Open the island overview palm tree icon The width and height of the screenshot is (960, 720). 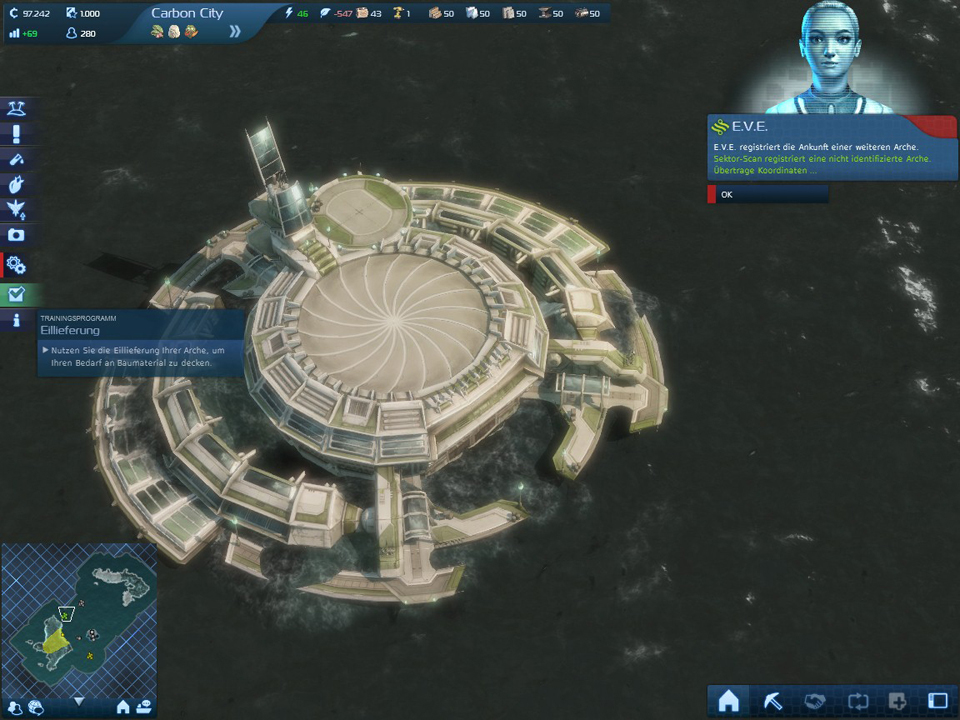pos(16,108)
